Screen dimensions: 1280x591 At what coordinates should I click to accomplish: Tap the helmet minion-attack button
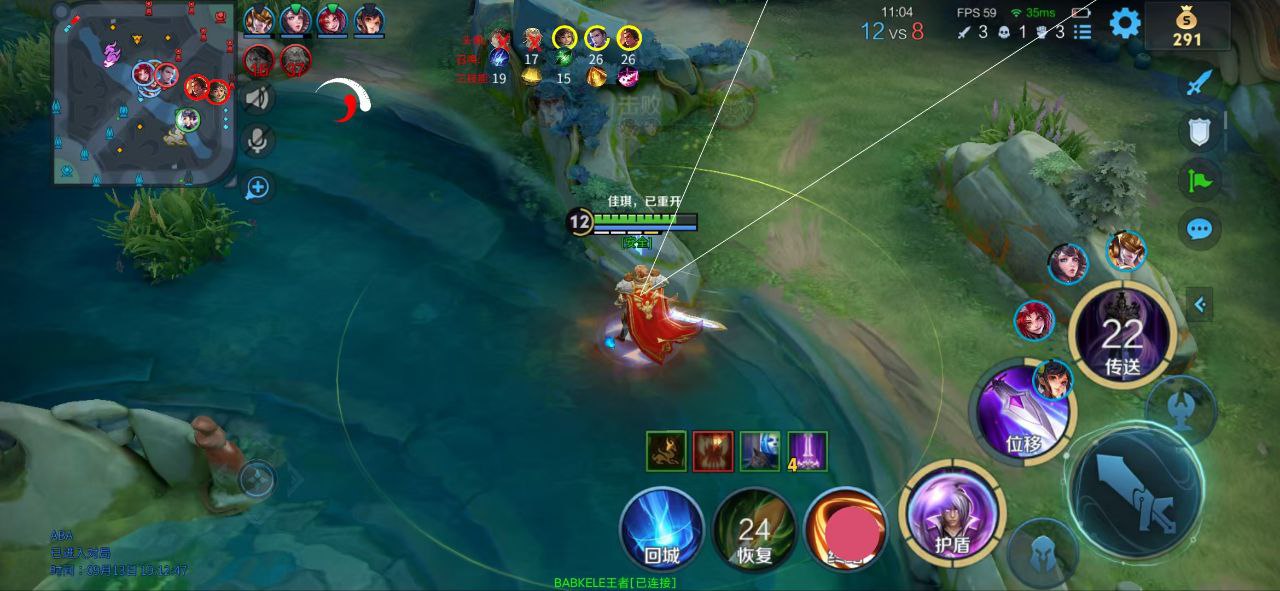click(1042, 552)
